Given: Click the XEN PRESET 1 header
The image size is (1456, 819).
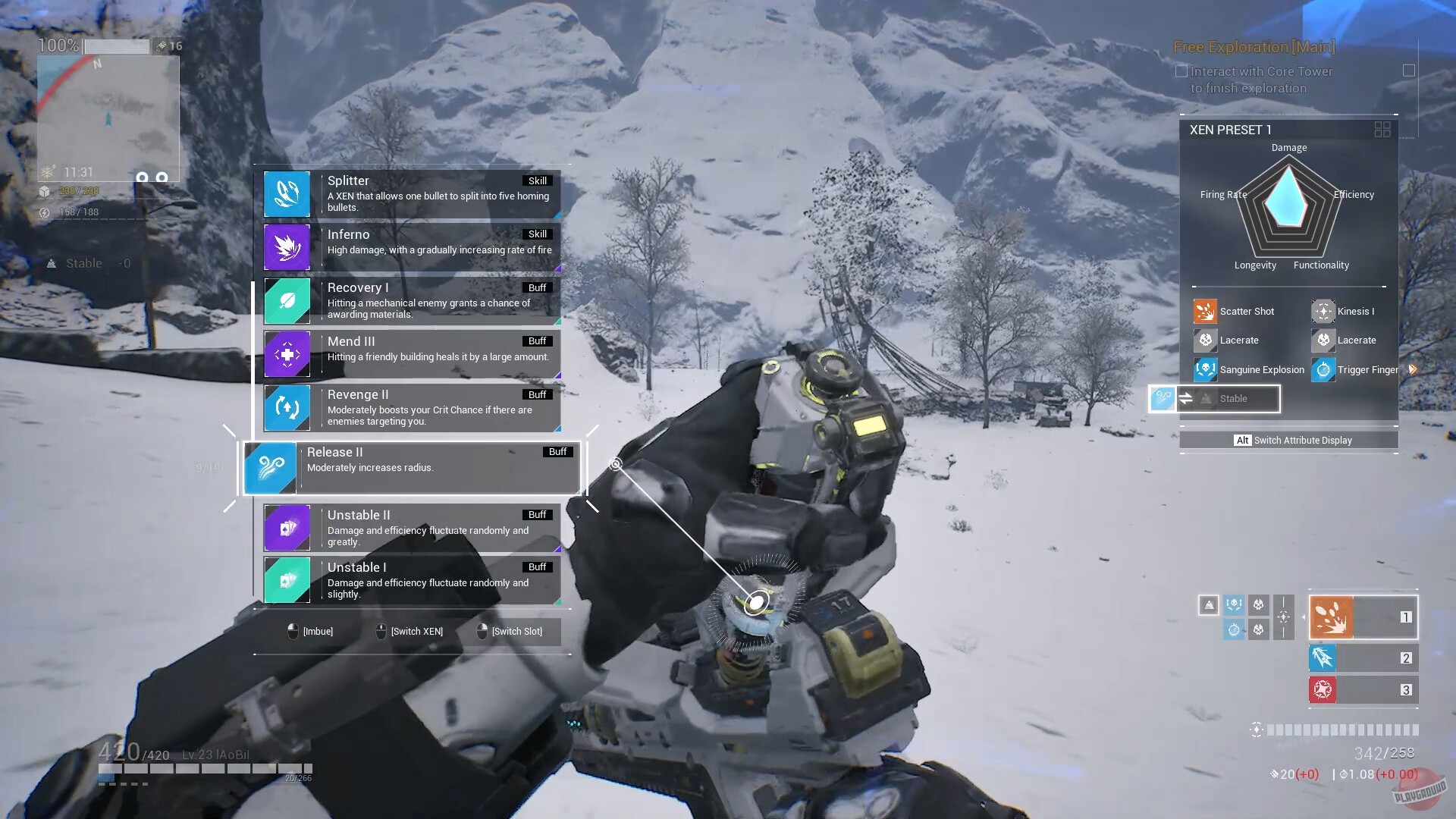Looking at the screenshot, I should tap(1230, 129).
